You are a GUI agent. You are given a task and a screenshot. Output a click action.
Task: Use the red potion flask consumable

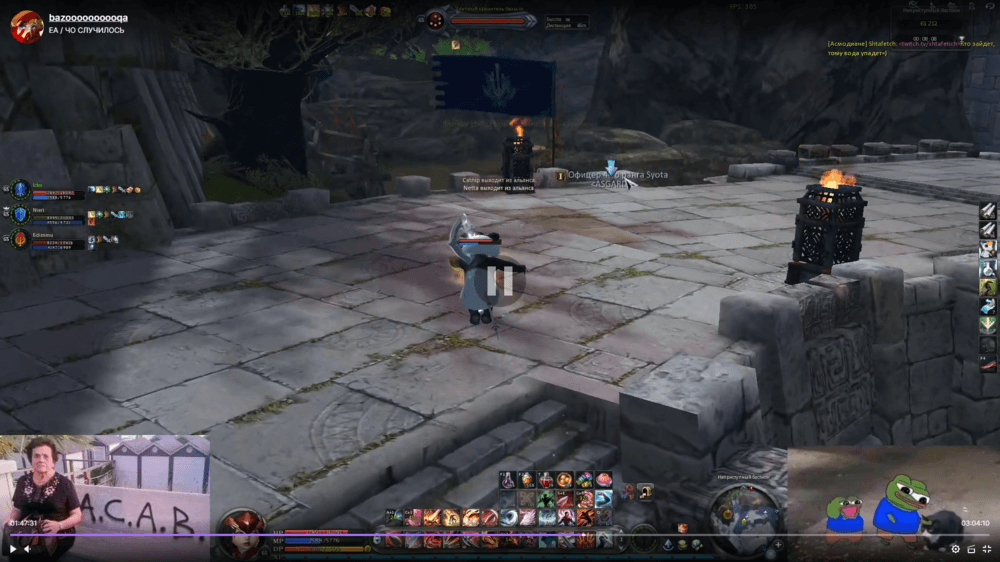546,480
